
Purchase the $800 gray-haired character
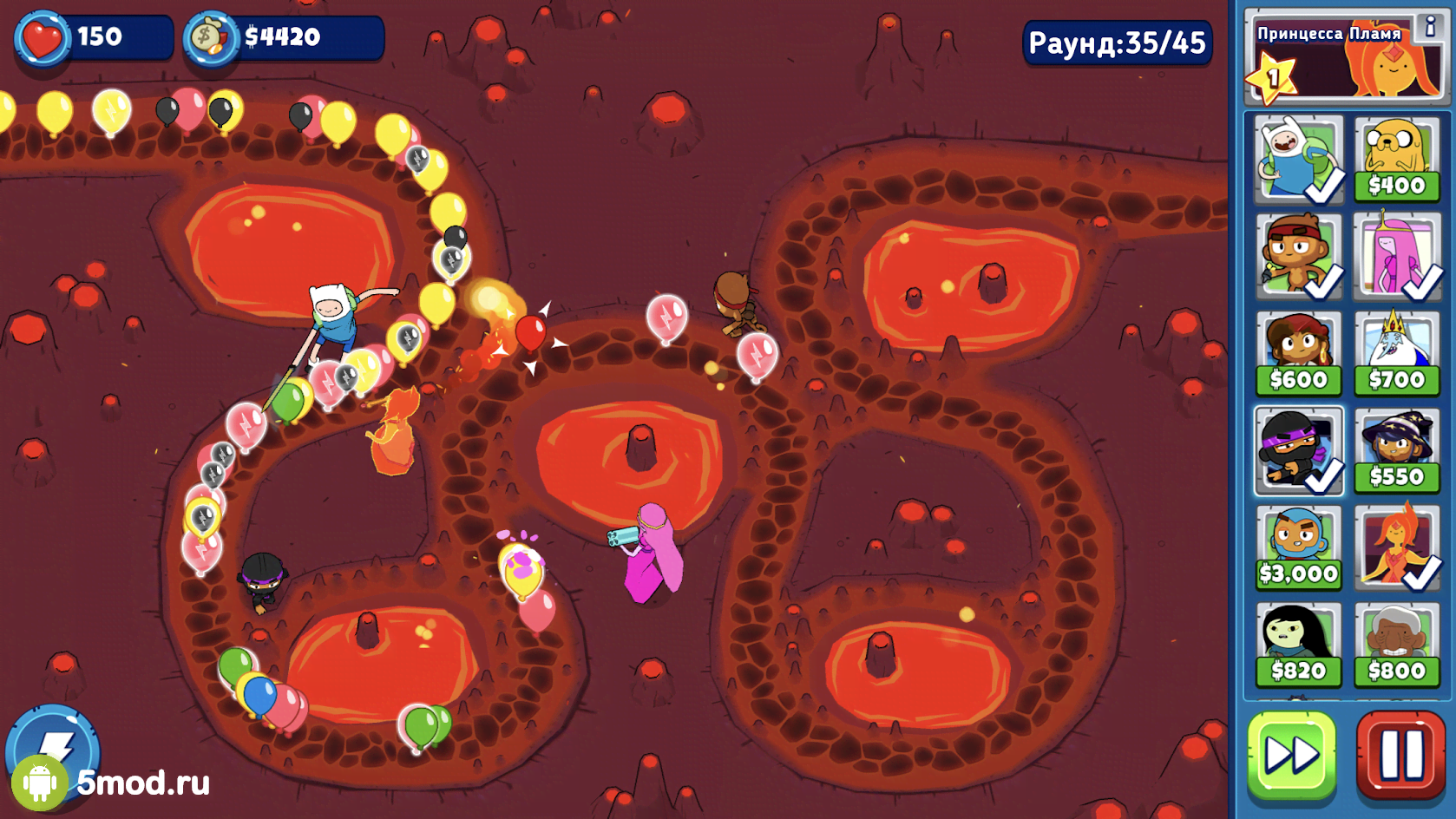(1396, 645)
